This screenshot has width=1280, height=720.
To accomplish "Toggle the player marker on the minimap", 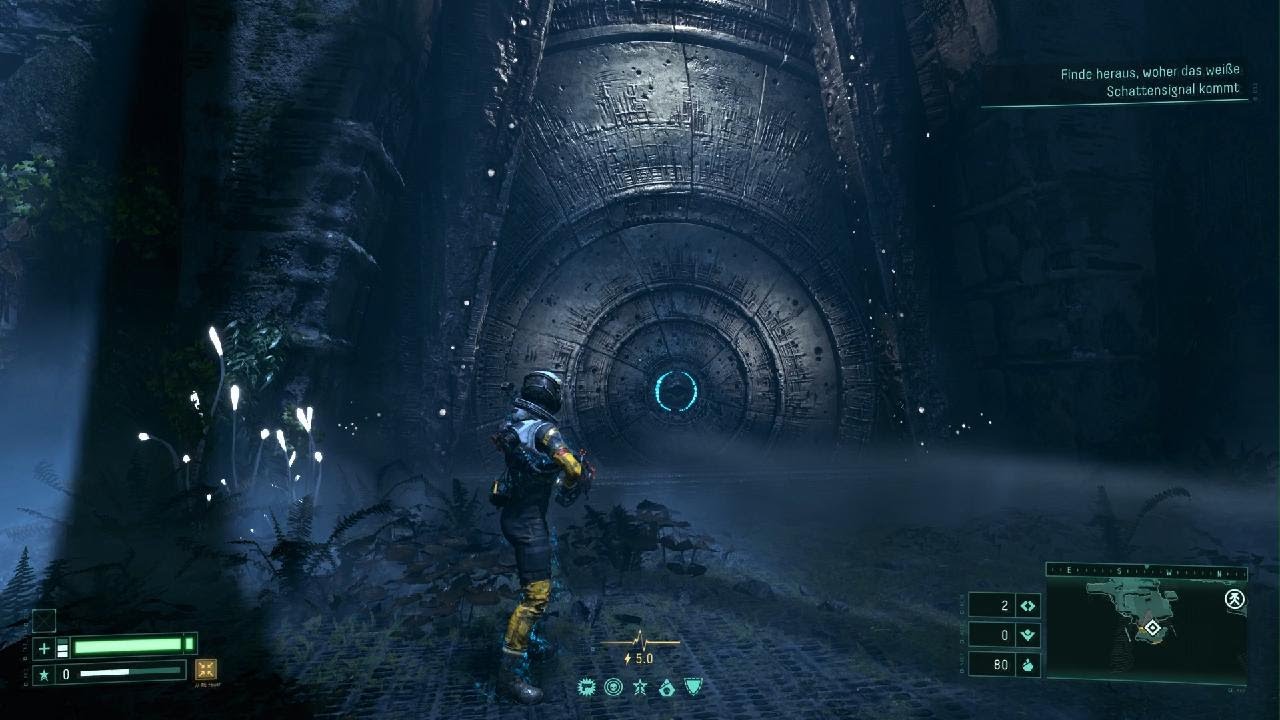I will (1153, 628).
